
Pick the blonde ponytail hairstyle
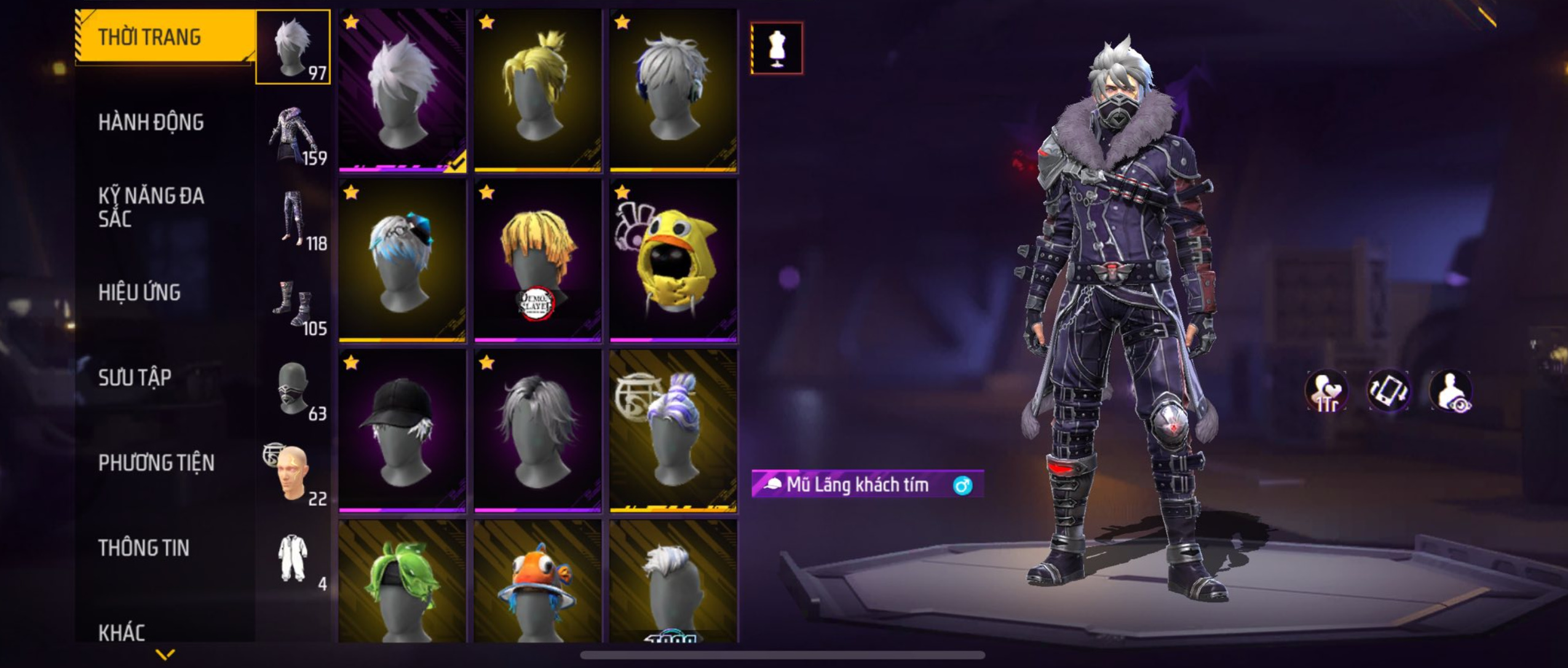coord(537,90)
